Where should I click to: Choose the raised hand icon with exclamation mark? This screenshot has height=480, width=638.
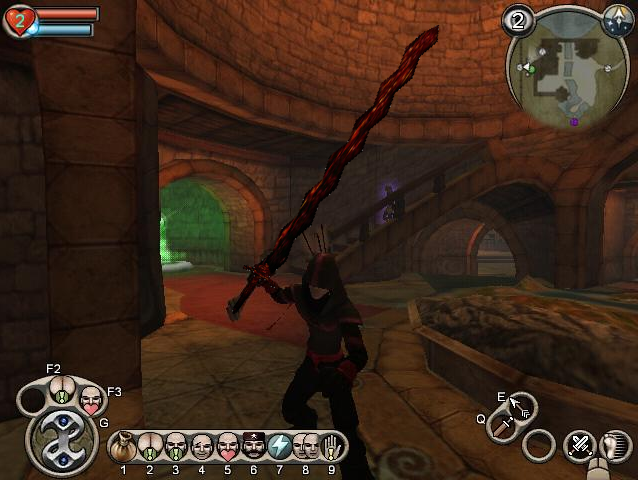pyautogui.click(x=331, y=446)
